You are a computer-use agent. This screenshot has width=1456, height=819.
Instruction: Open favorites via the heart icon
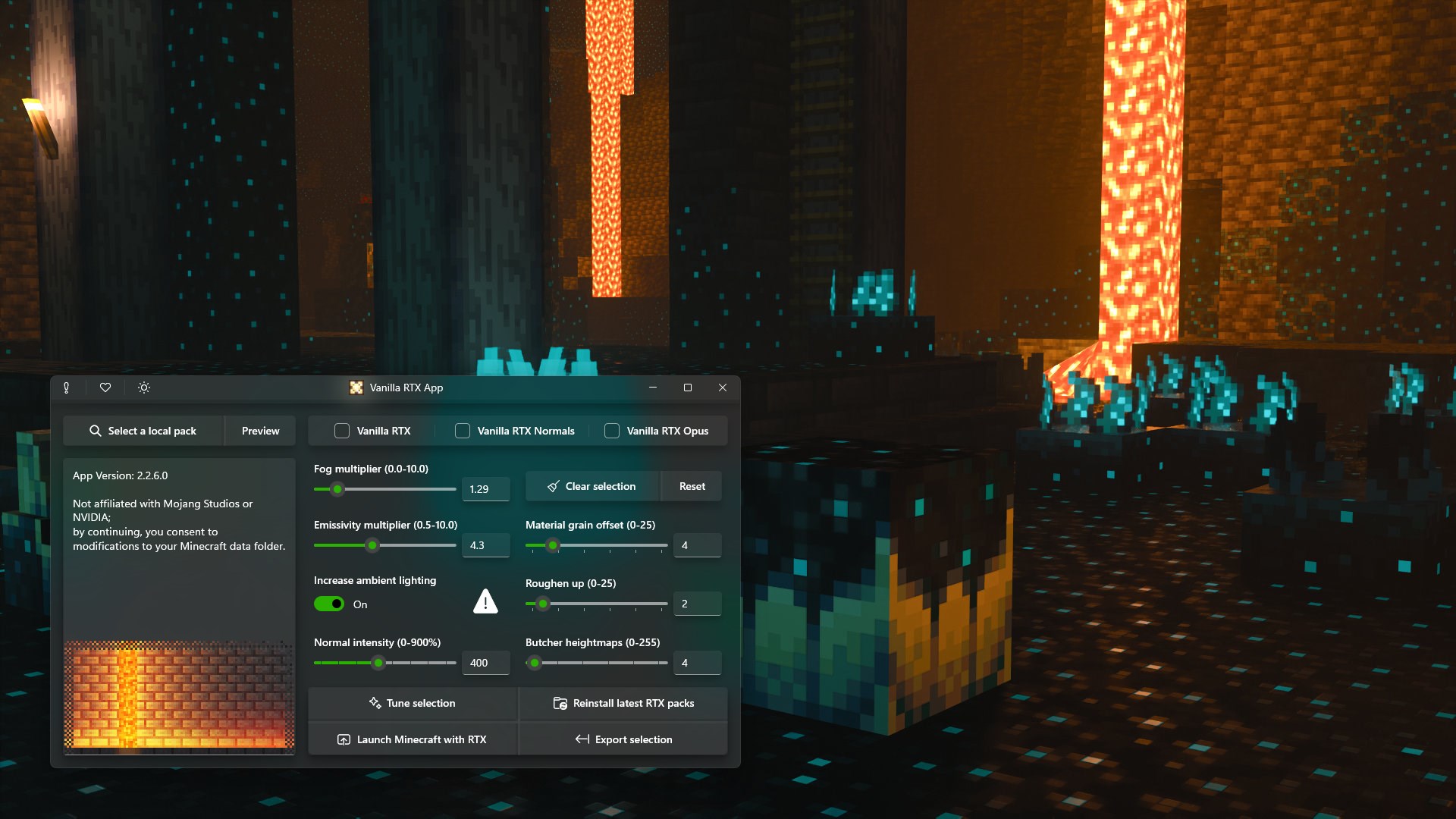tap(105, 388)
